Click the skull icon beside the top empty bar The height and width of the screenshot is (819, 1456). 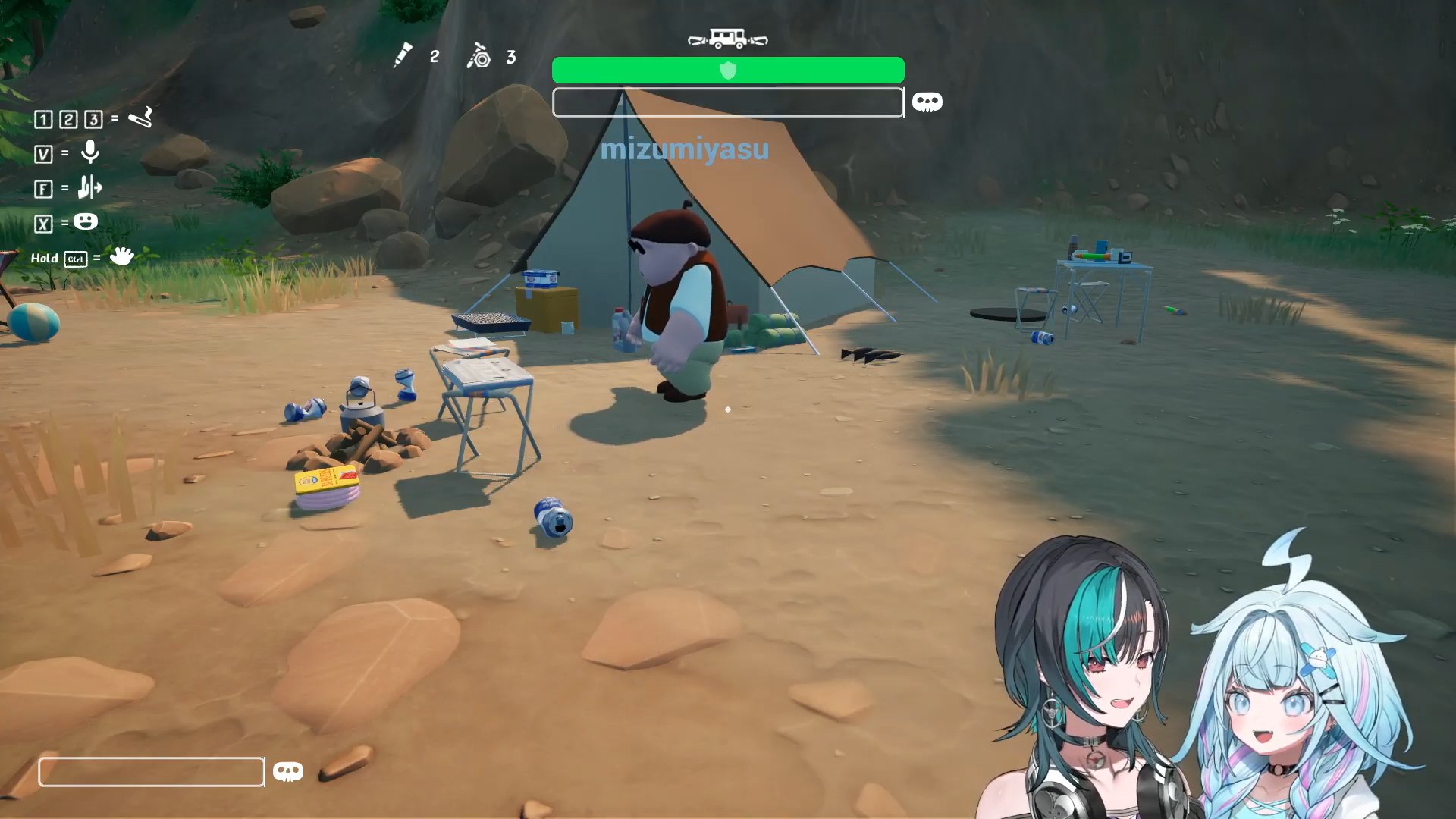pyautogui.click(x=927, y=102)
